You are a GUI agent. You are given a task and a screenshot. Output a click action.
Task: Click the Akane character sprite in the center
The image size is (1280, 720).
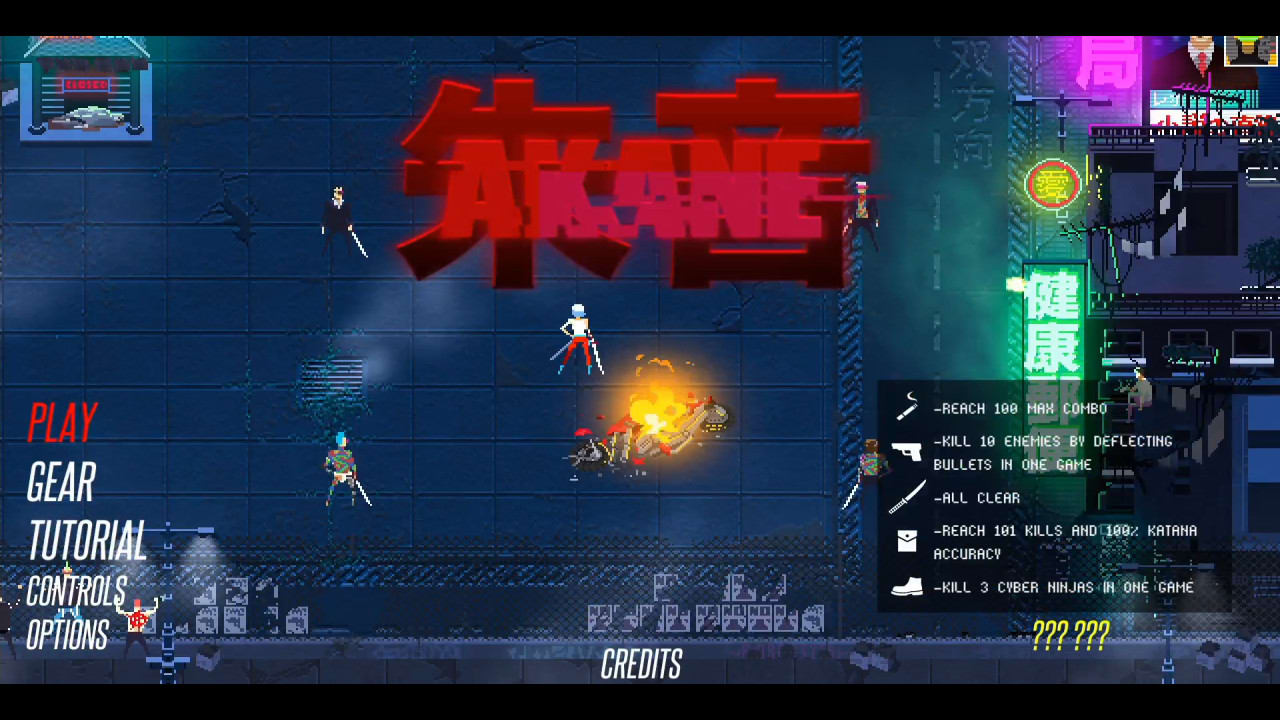click(x=580, y=340)
